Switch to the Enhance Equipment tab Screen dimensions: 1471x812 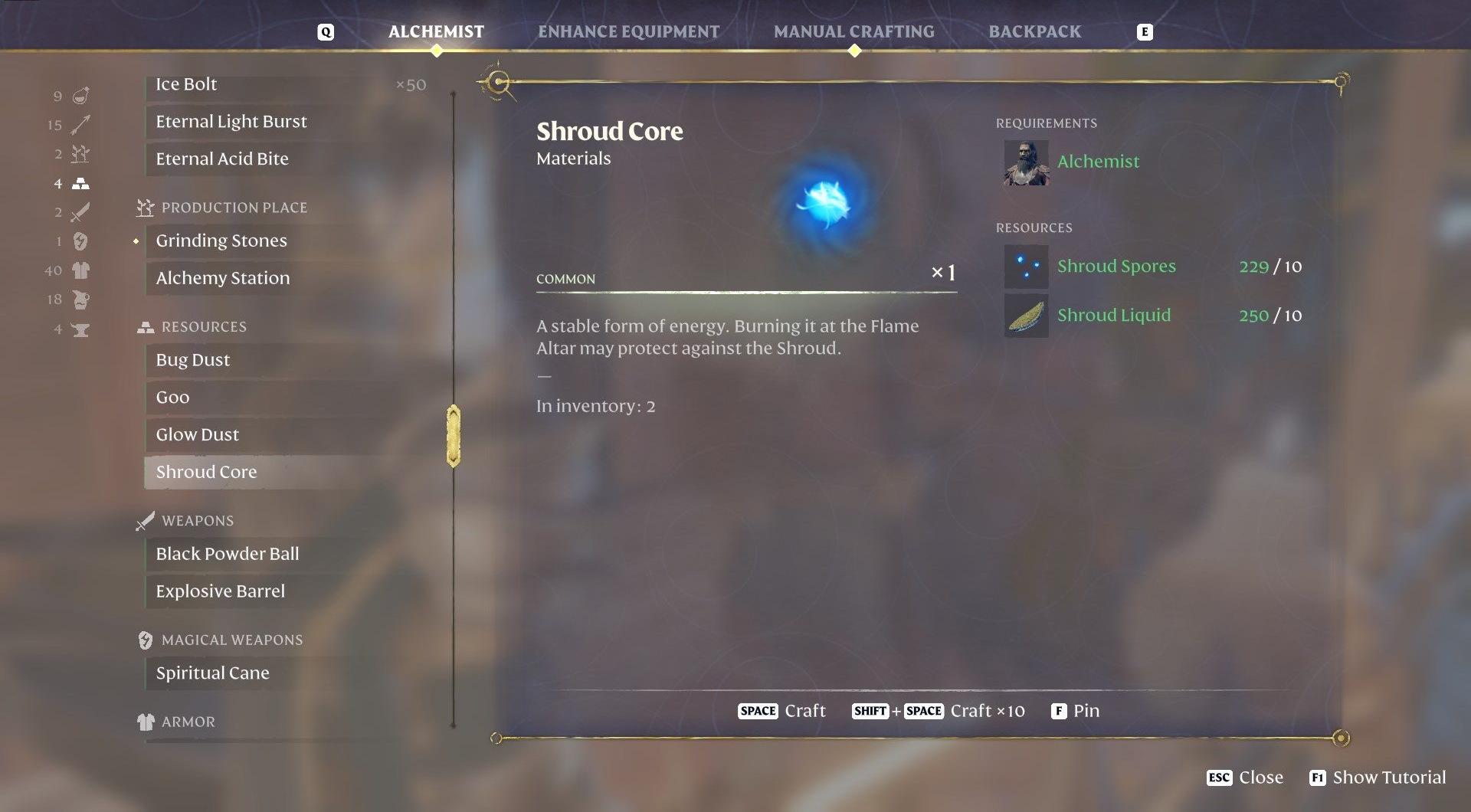pos(628,31)
